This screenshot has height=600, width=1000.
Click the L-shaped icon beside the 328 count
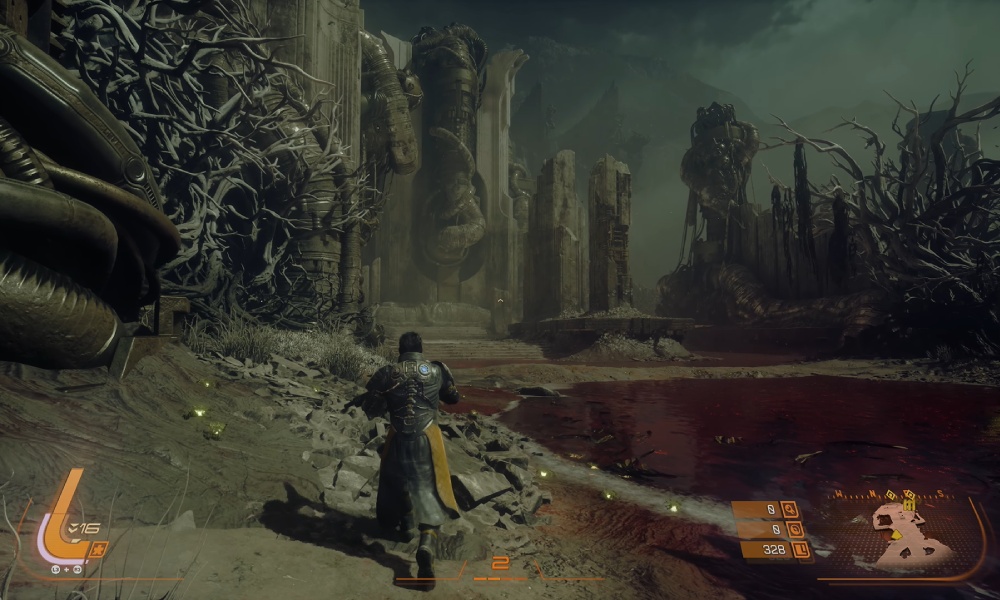click(800, 549)
